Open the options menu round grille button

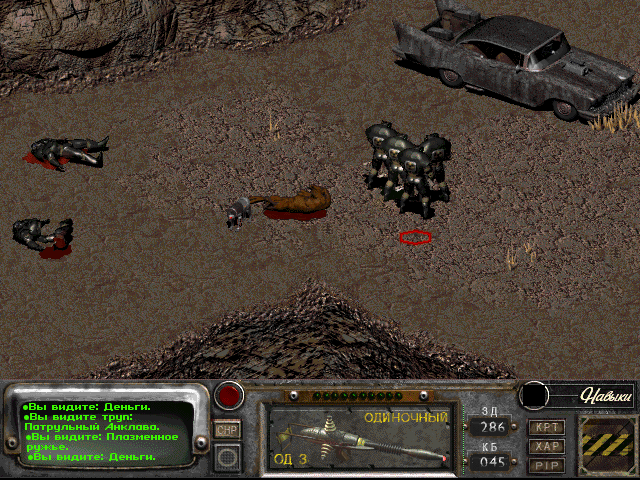[228, 457]
